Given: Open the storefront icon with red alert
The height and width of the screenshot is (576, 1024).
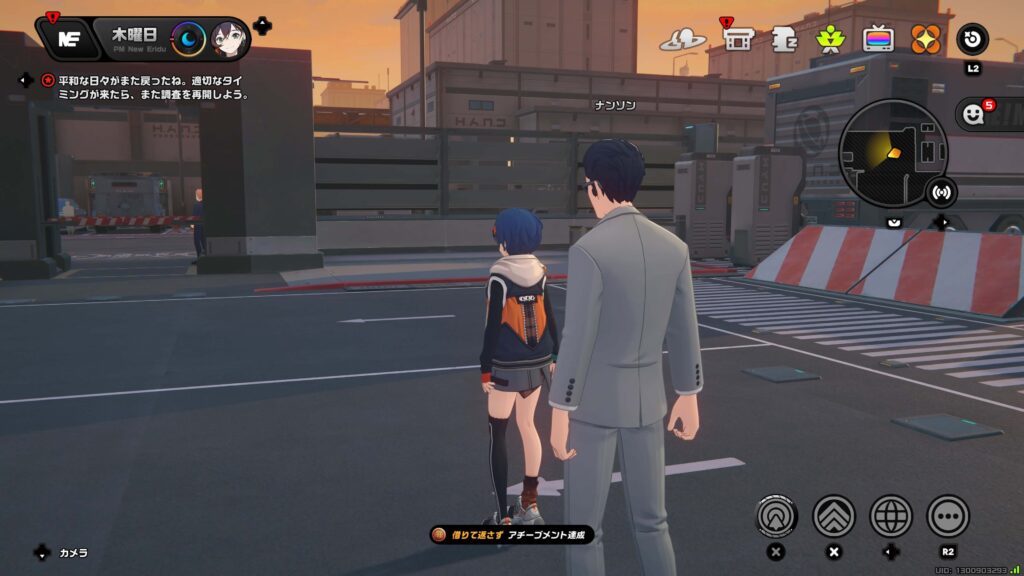Looking at the screenshot, I should pyautogui.click(x=738, y=39).
